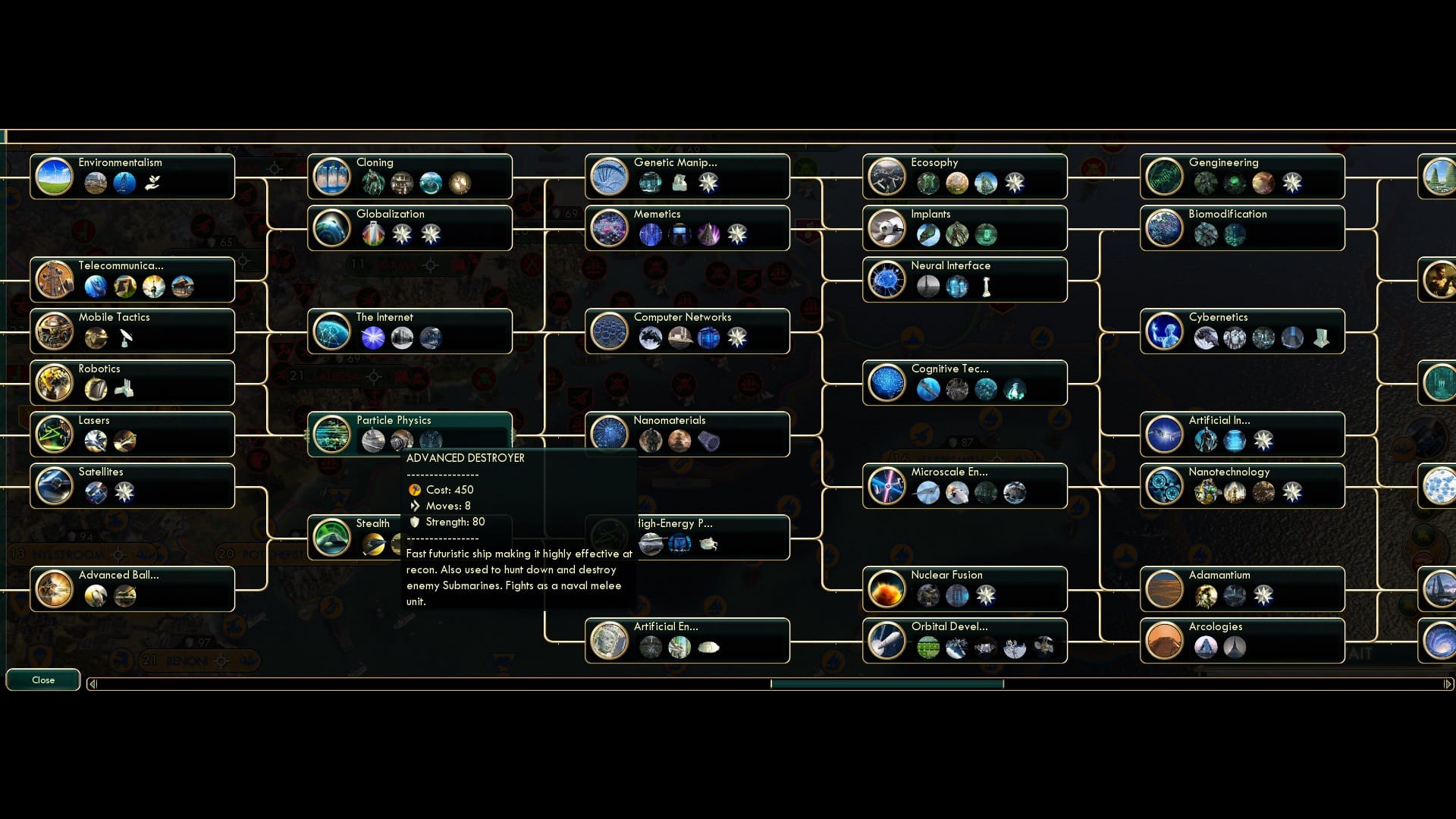The image size is (1456, 819).
Task: Select the Cloning technology icon
Action: click(331, 176)
